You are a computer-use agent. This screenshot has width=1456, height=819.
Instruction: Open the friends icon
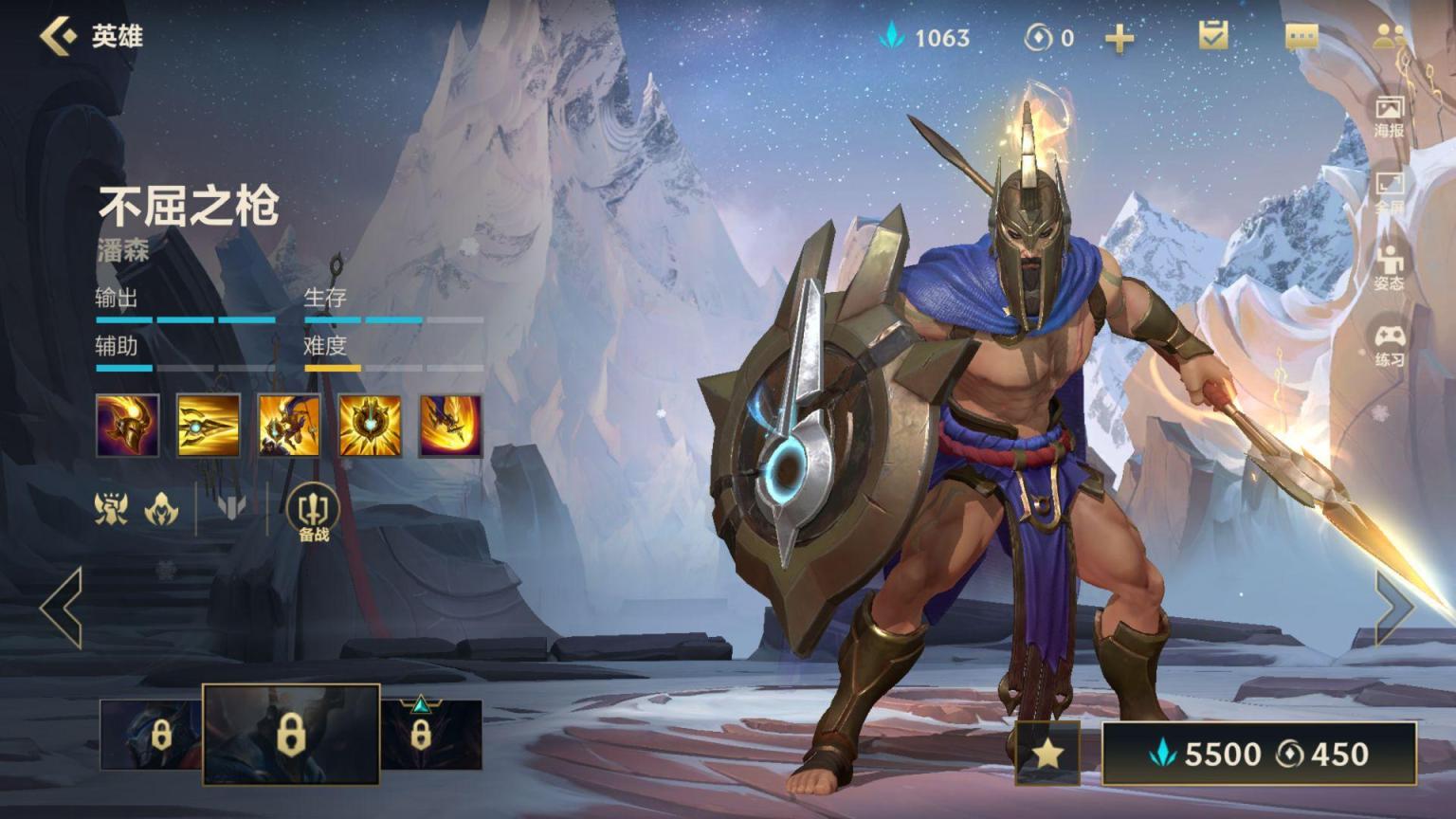1389,36
